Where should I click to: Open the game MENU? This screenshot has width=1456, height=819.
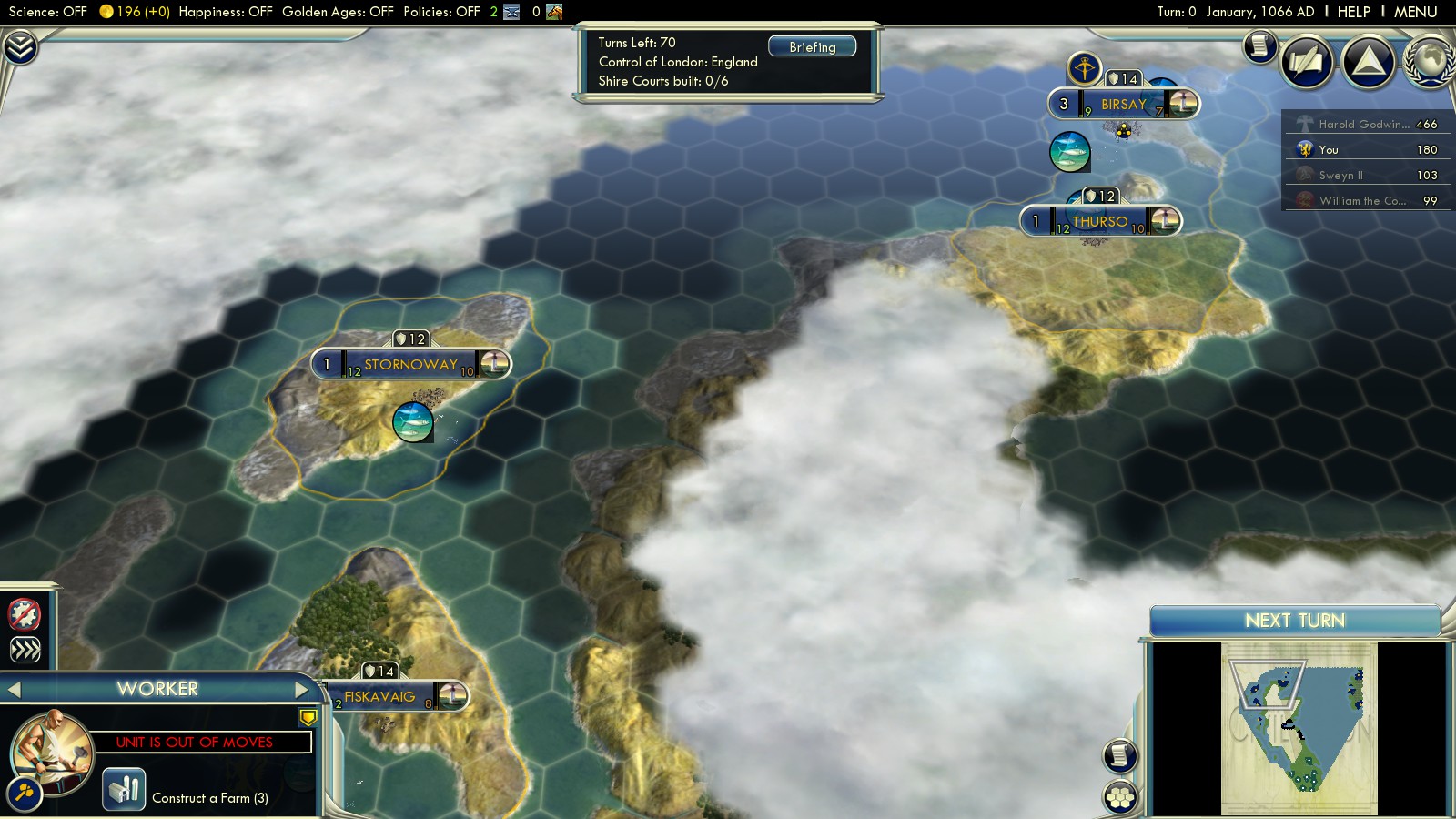(1415, 12)
